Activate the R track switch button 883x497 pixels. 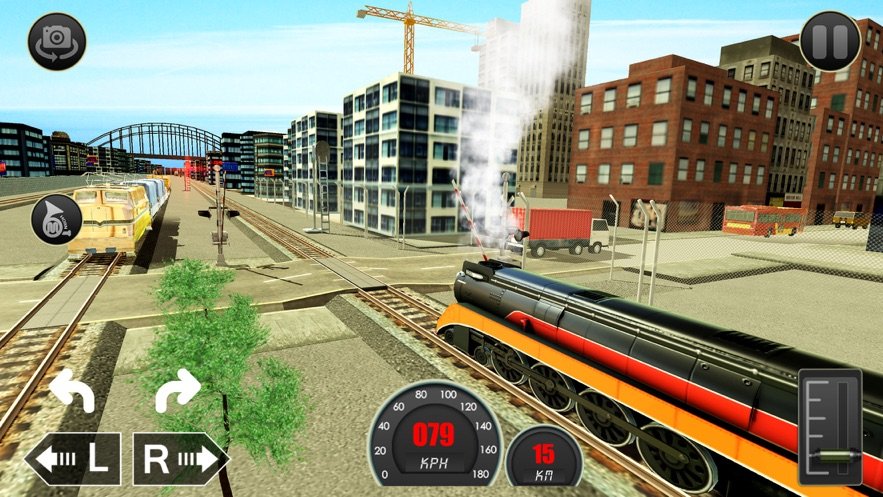[181, 459]
